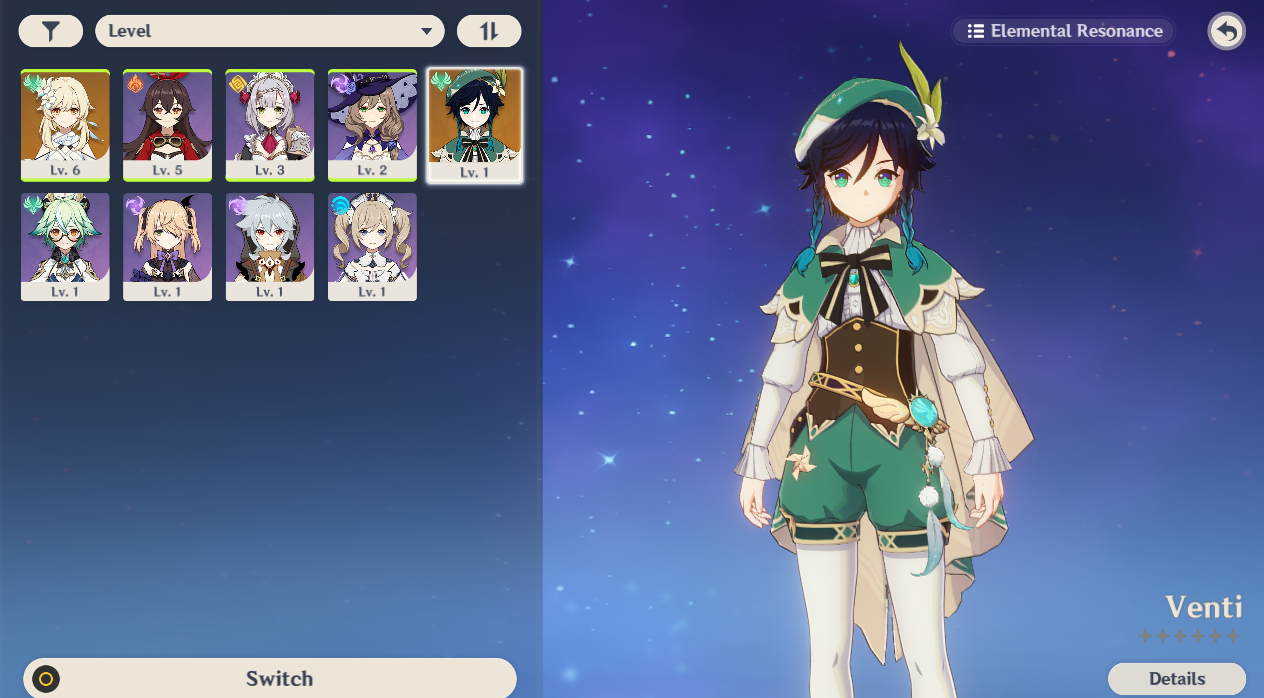This screenshot has height=698, width=1264.
Task: Select the Lv. 2 Lisa character card
Action: point(372,125)
